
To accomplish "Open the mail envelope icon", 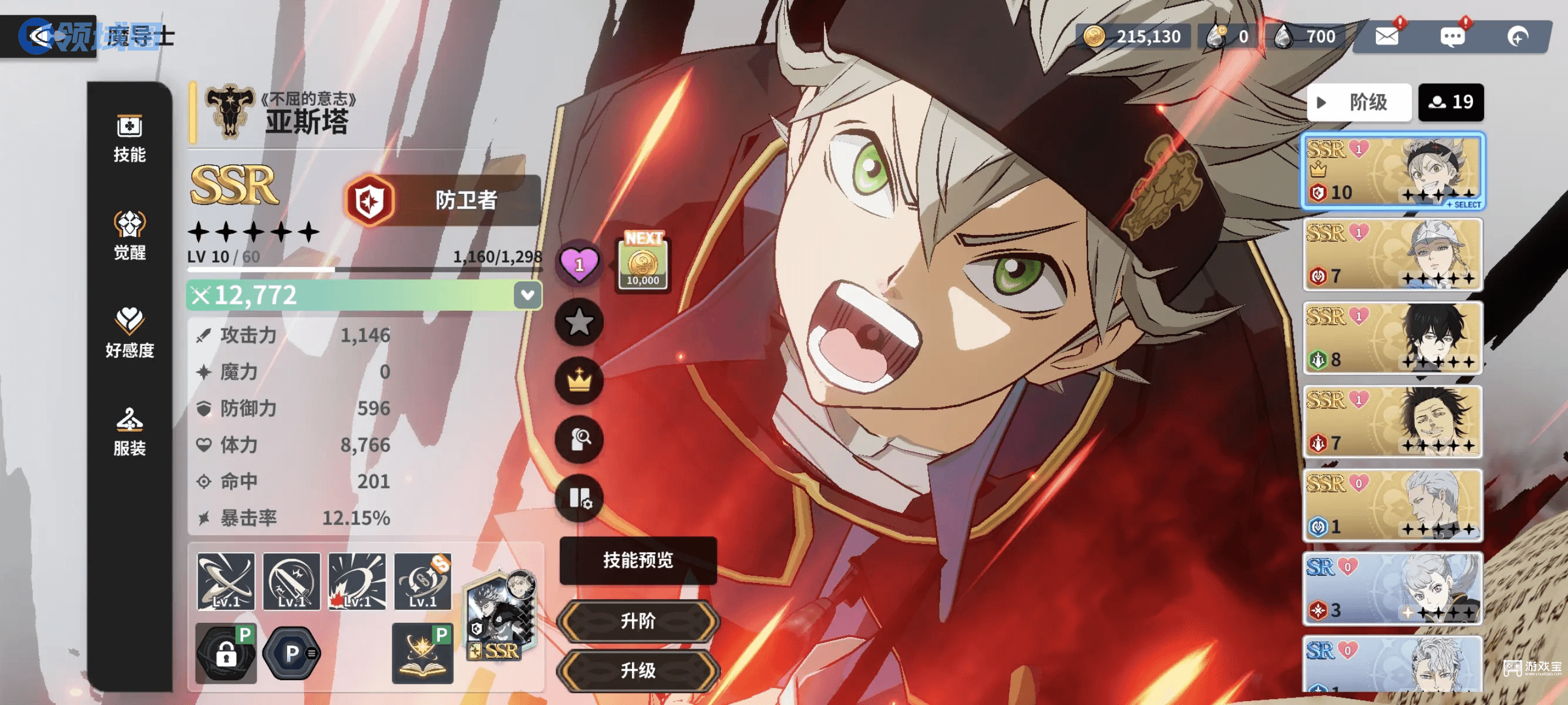I will 1387,36.
